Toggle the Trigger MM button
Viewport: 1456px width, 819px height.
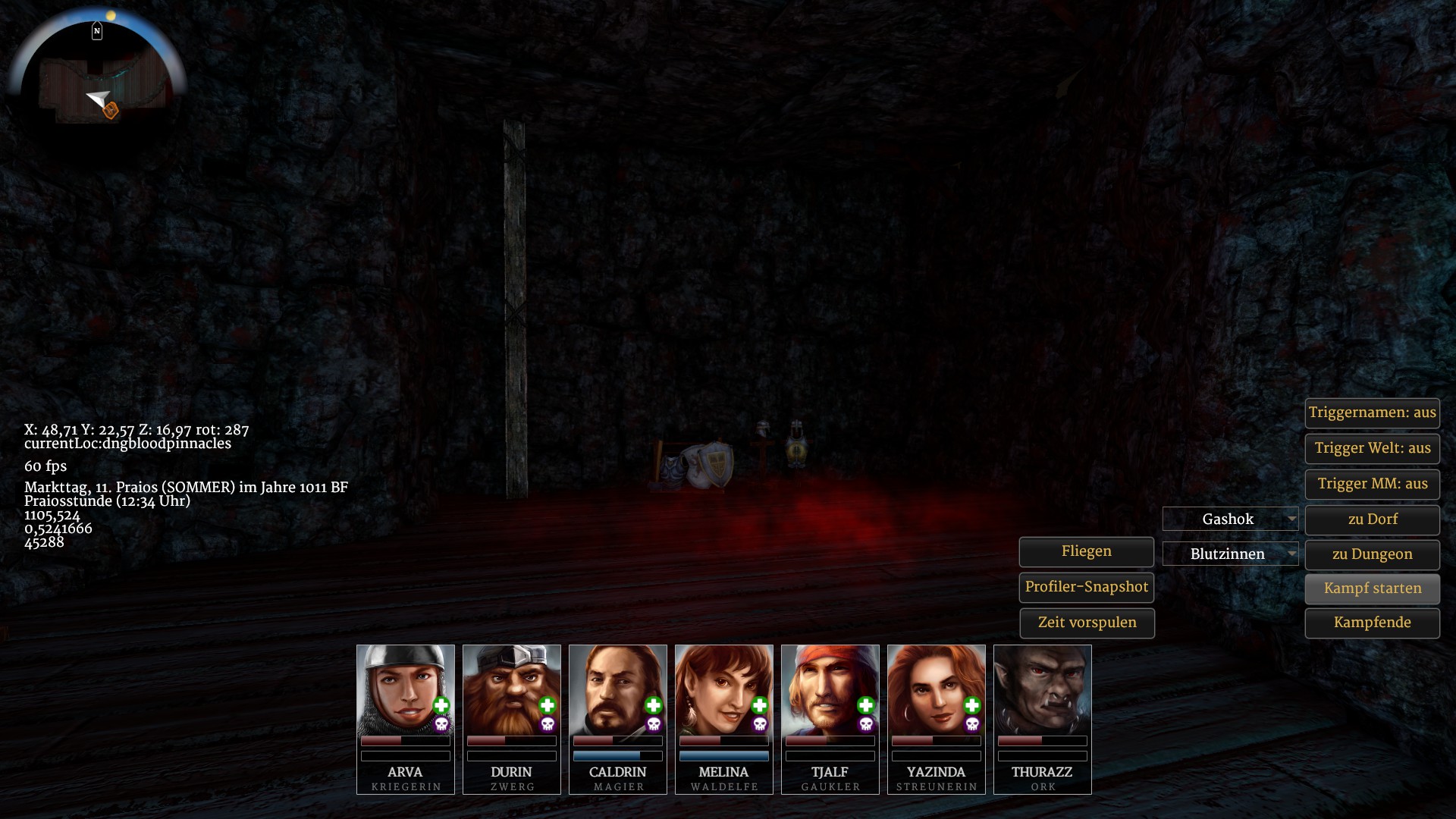pyautogui.click(x=1372, y=484)
